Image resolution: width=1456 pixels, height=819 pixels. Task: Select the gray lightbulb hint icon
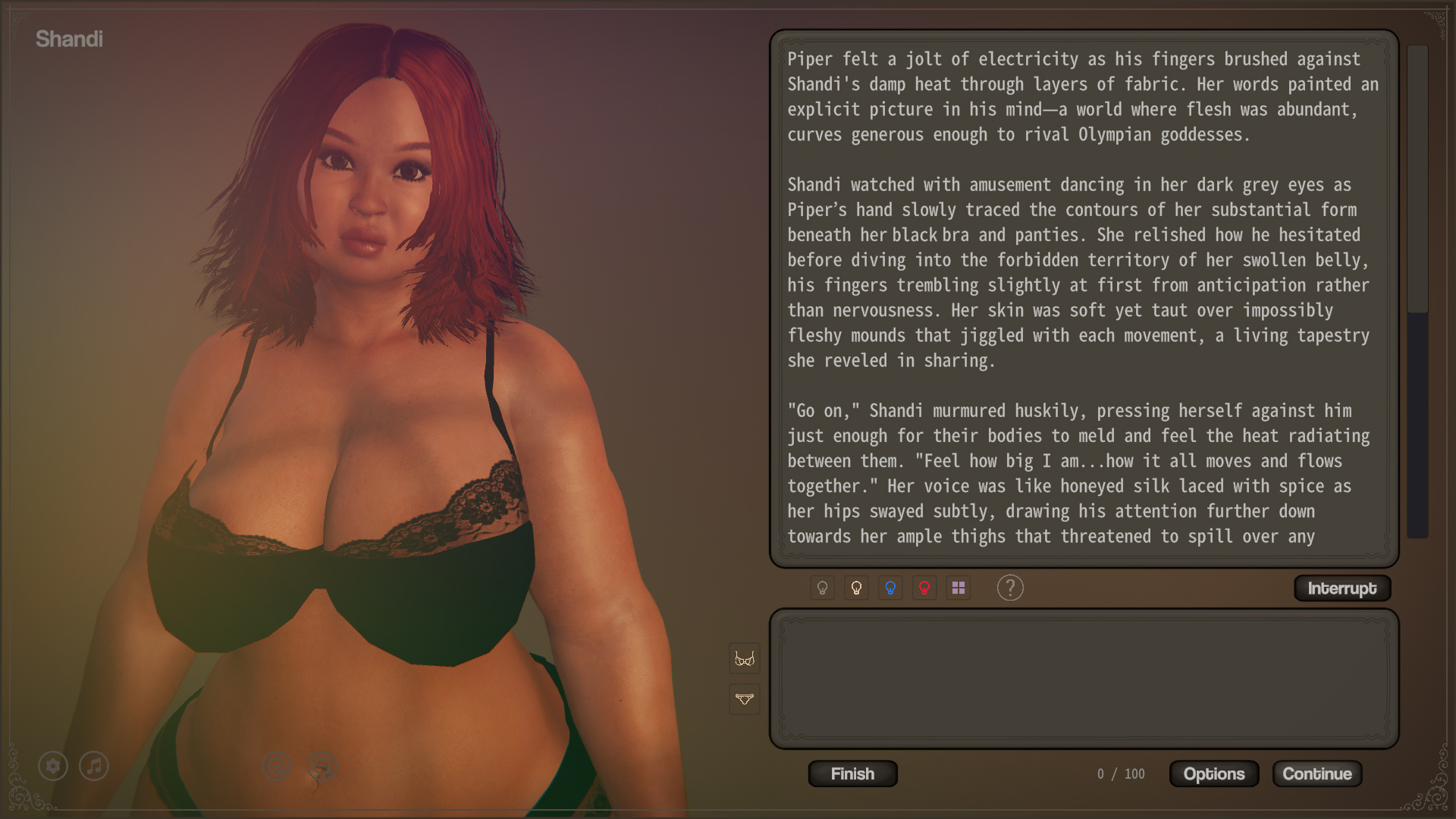pos(822,588)
